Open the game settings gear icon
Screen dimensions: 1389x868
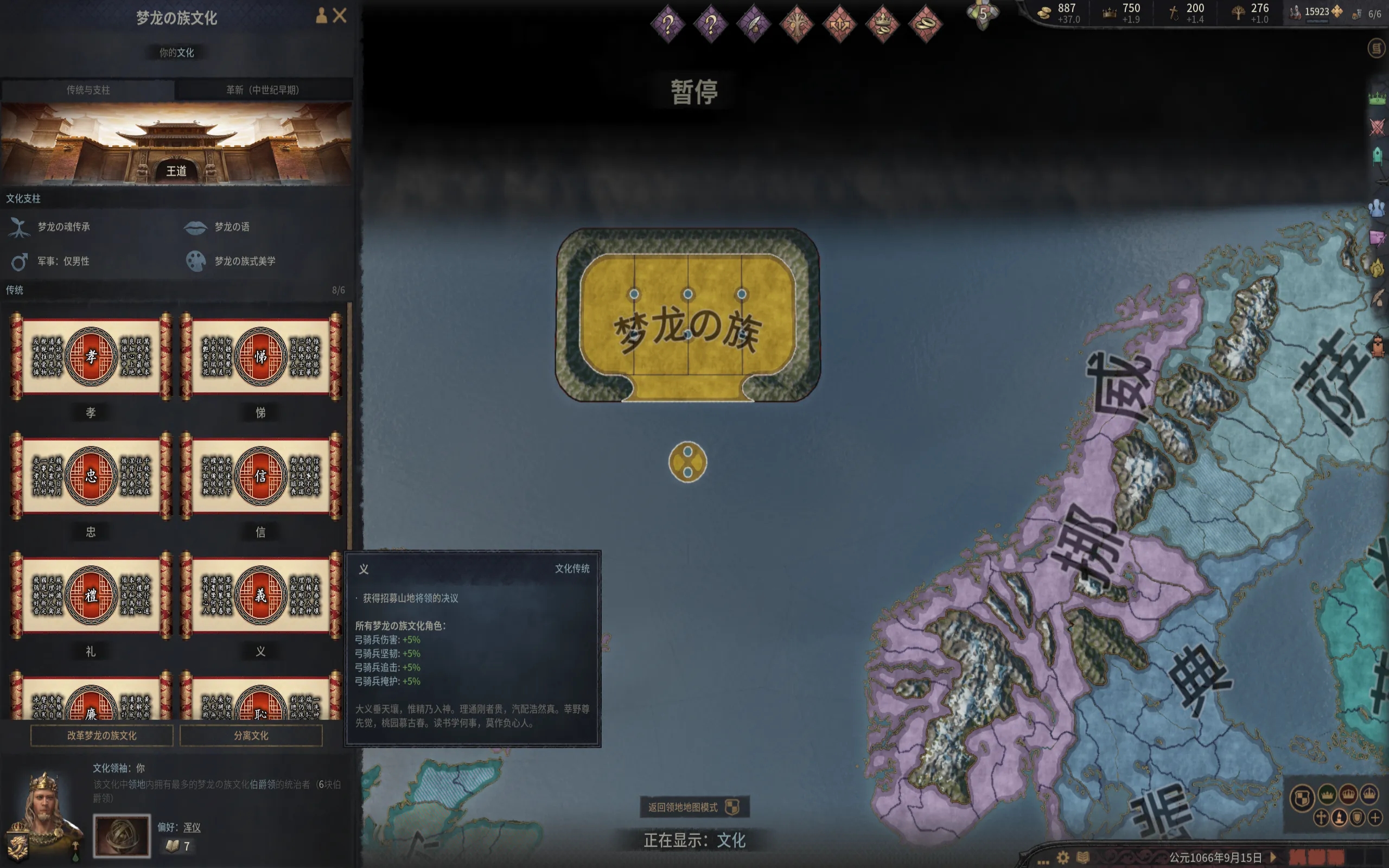[x=1063, y=858]
